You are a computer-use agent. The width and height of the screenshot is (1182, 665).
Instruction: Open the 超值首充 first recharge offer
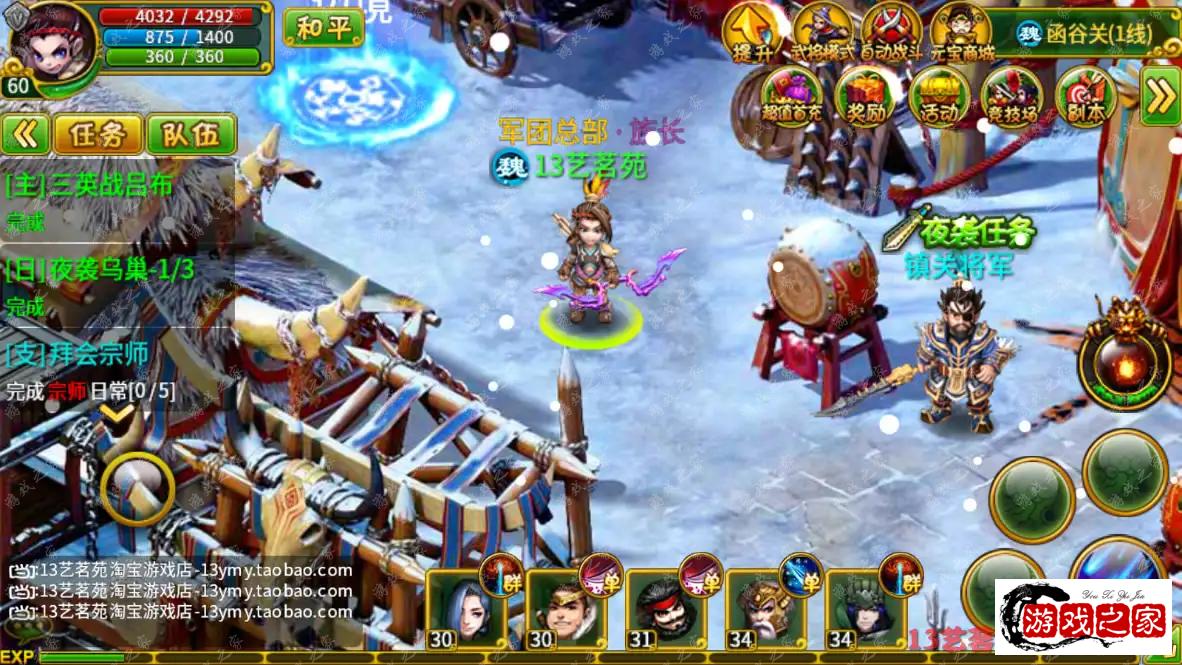point(791,97)
